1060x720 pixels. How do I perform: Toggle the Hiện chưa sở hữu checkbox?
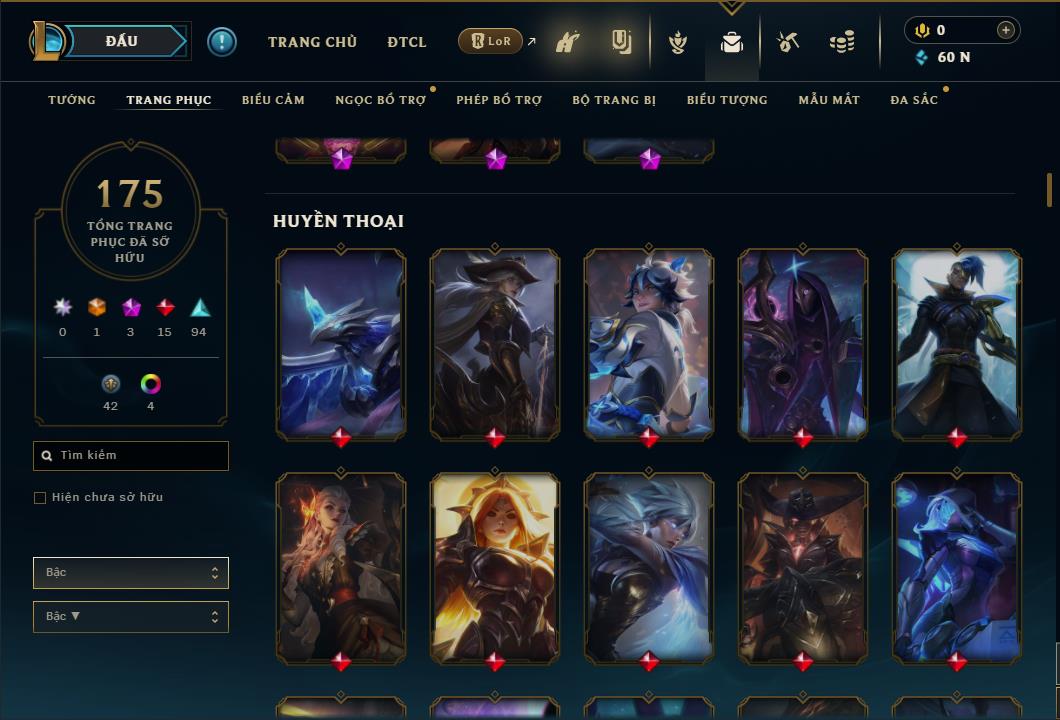(40, 498)
